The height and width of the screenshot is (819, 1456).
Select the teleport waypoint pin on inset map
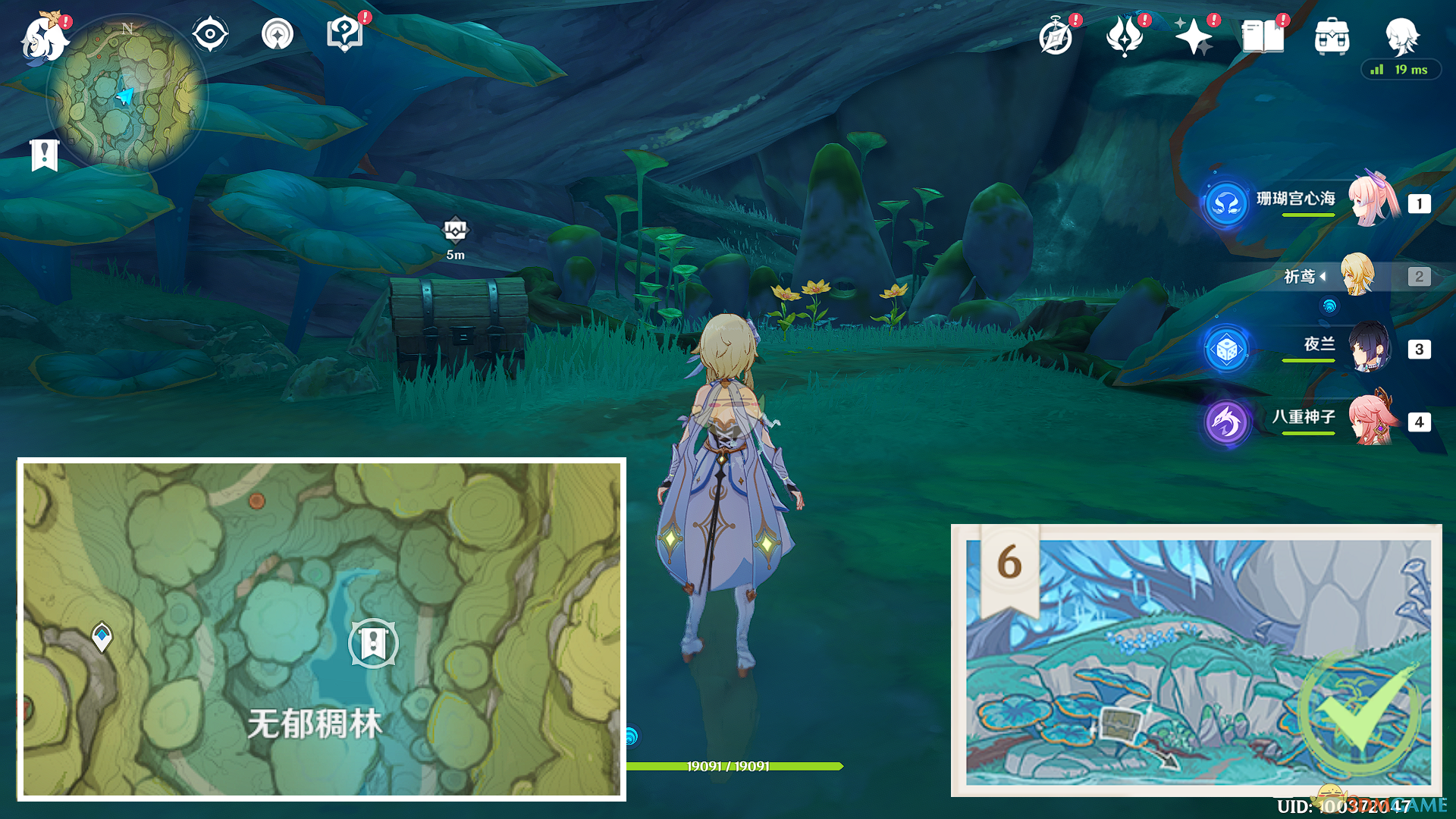click(102, 636)
